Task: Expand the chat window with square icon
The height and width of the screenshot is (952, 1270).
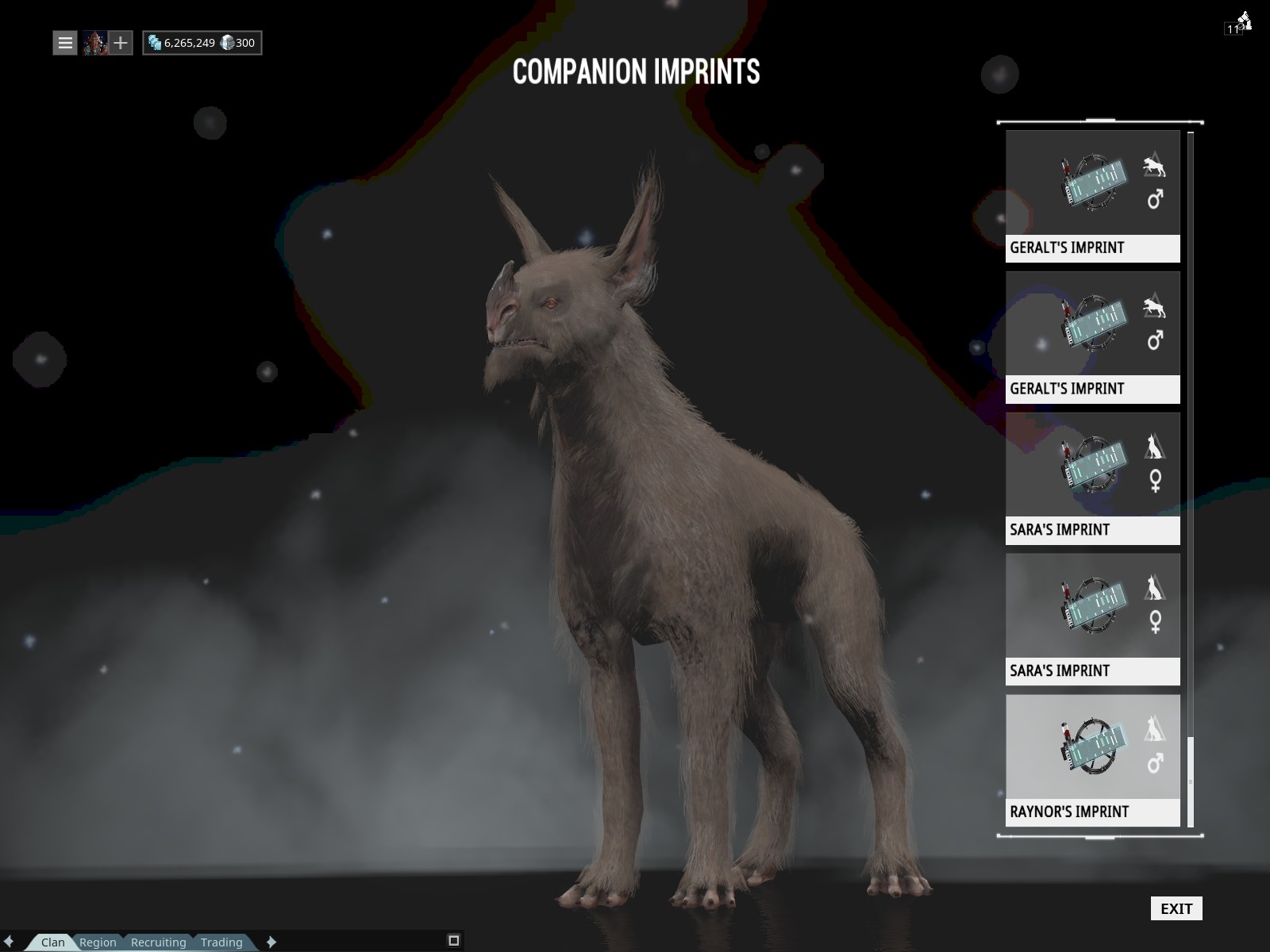Action: click(454, 941)
